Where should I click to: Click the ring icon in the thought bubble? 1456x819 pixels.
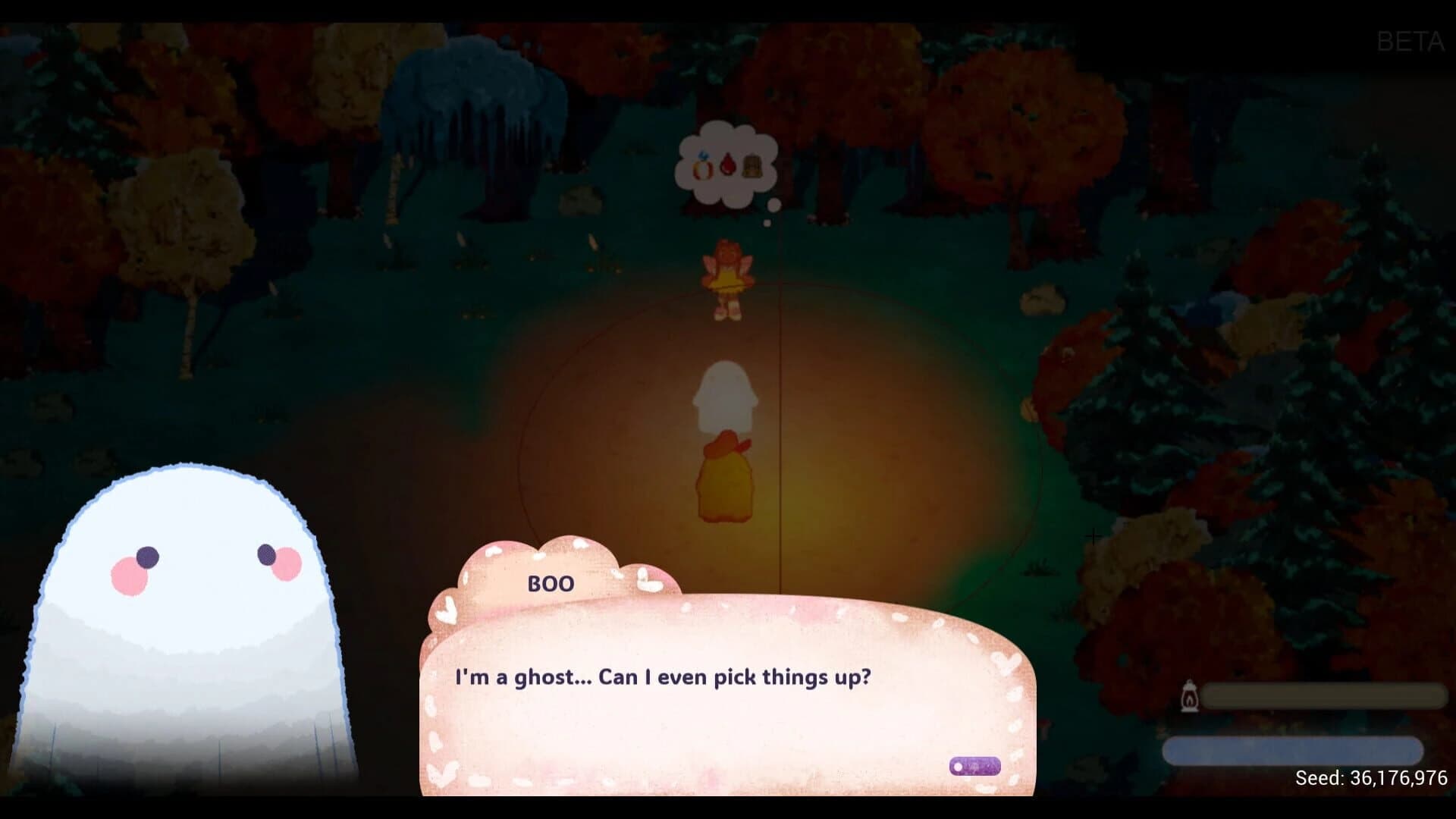click(x=701, y=167)
